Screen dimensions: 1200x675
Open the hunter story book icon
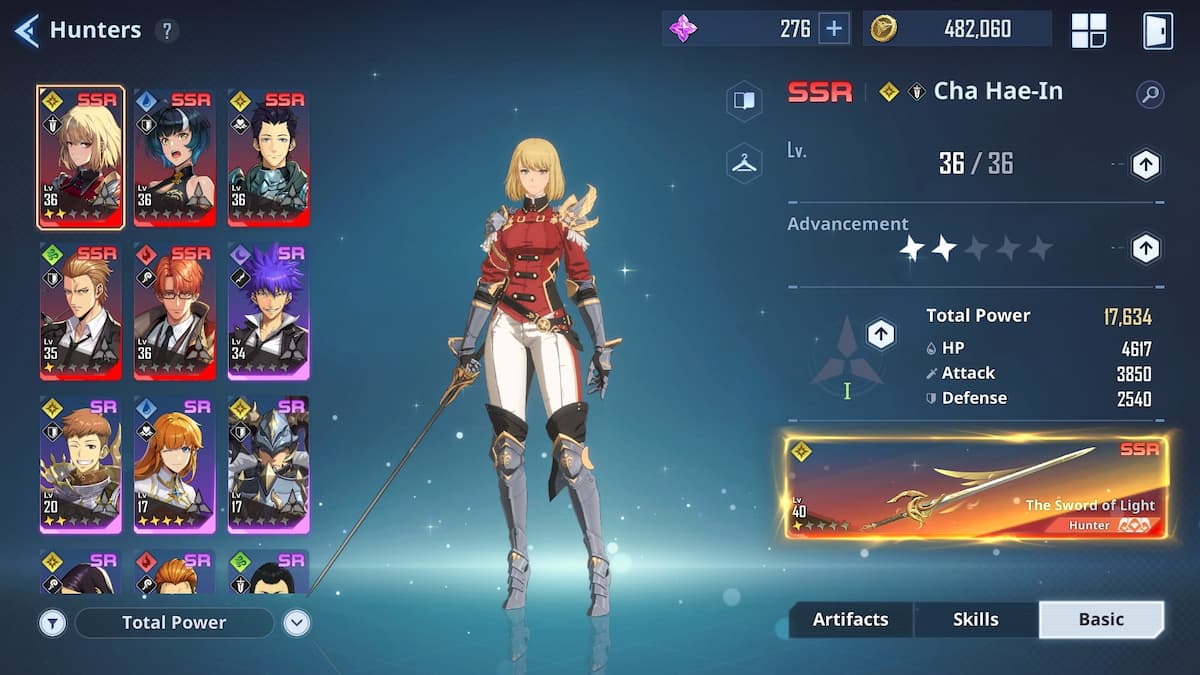744,101
